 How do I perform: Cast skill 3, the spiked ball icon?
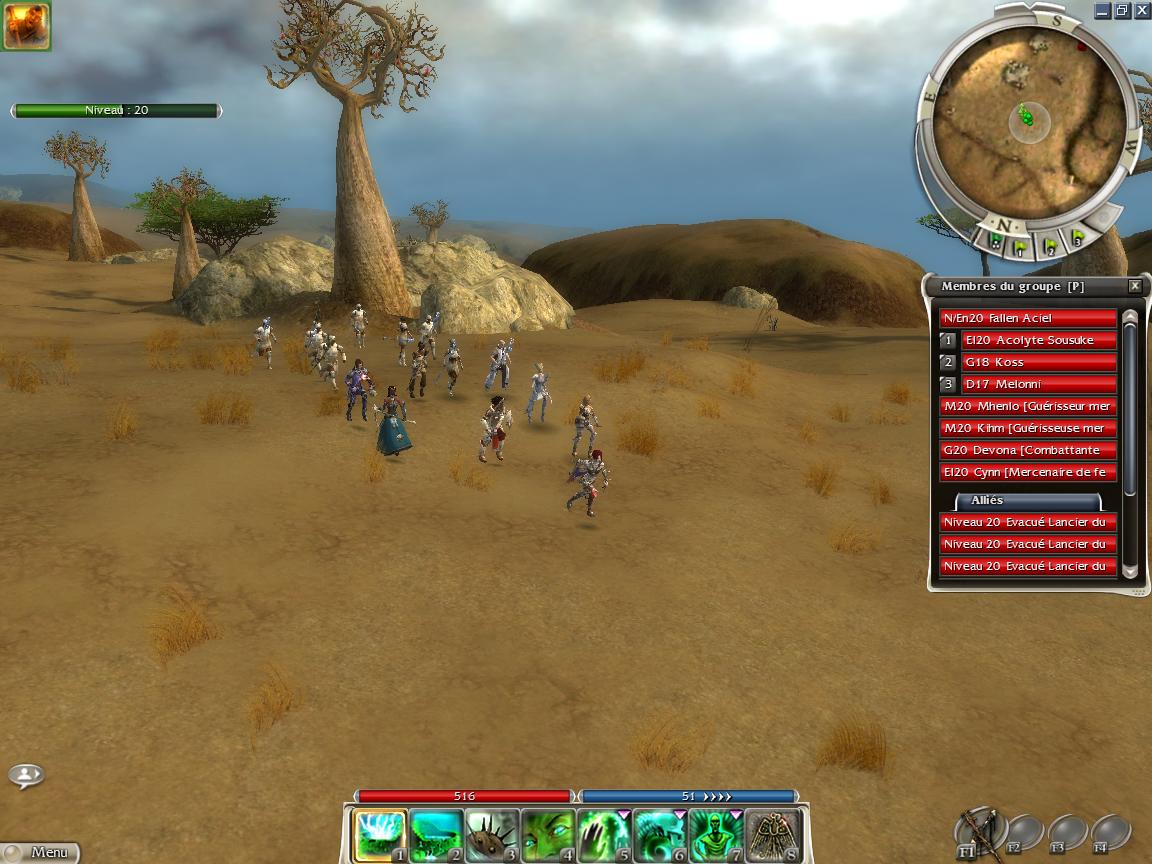pyautogui.click(x=493, y=835)
